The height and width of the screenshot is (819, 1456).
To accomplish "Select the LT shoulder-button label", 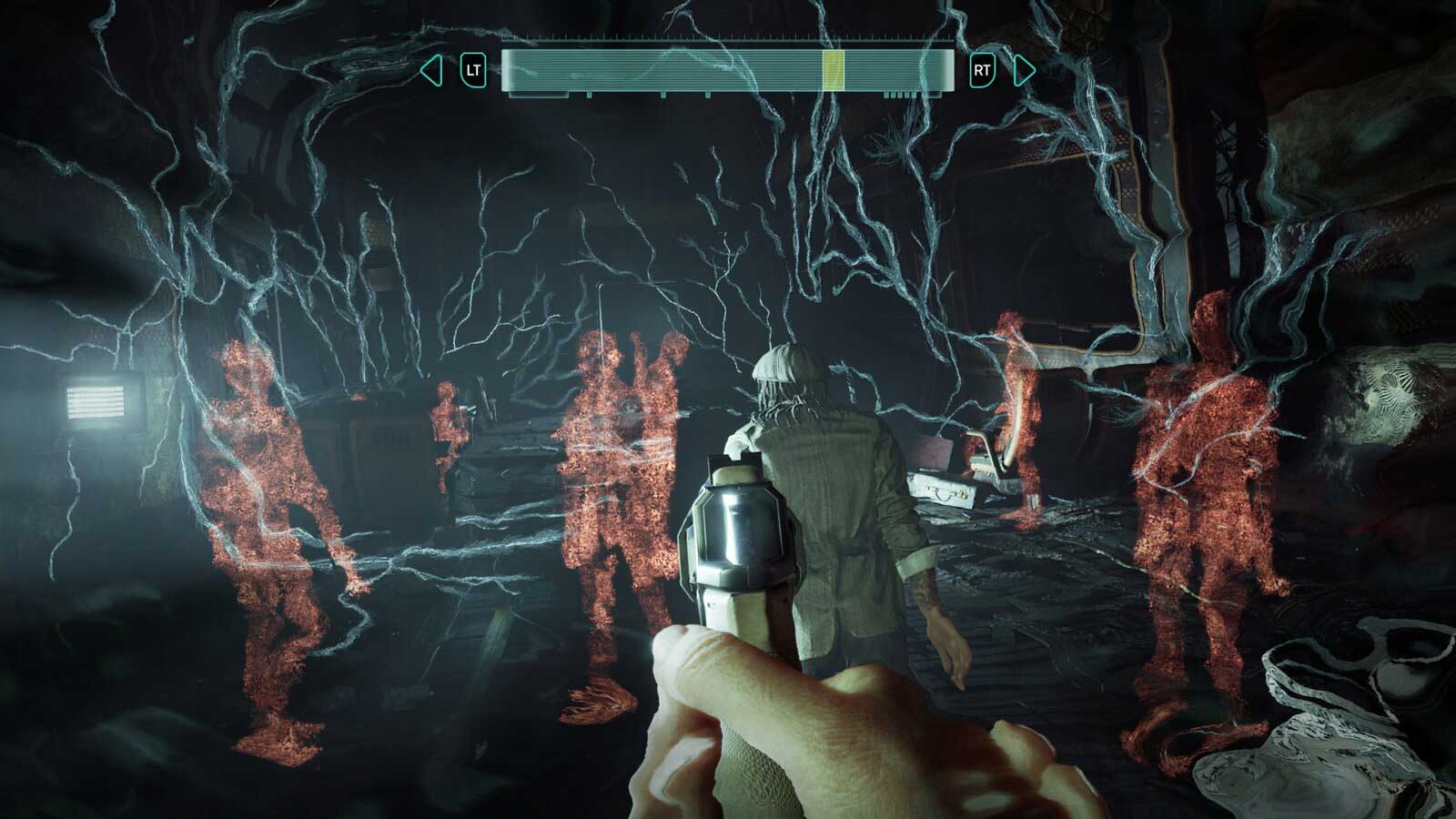I will pyautogui.click(x=473, y=69).
